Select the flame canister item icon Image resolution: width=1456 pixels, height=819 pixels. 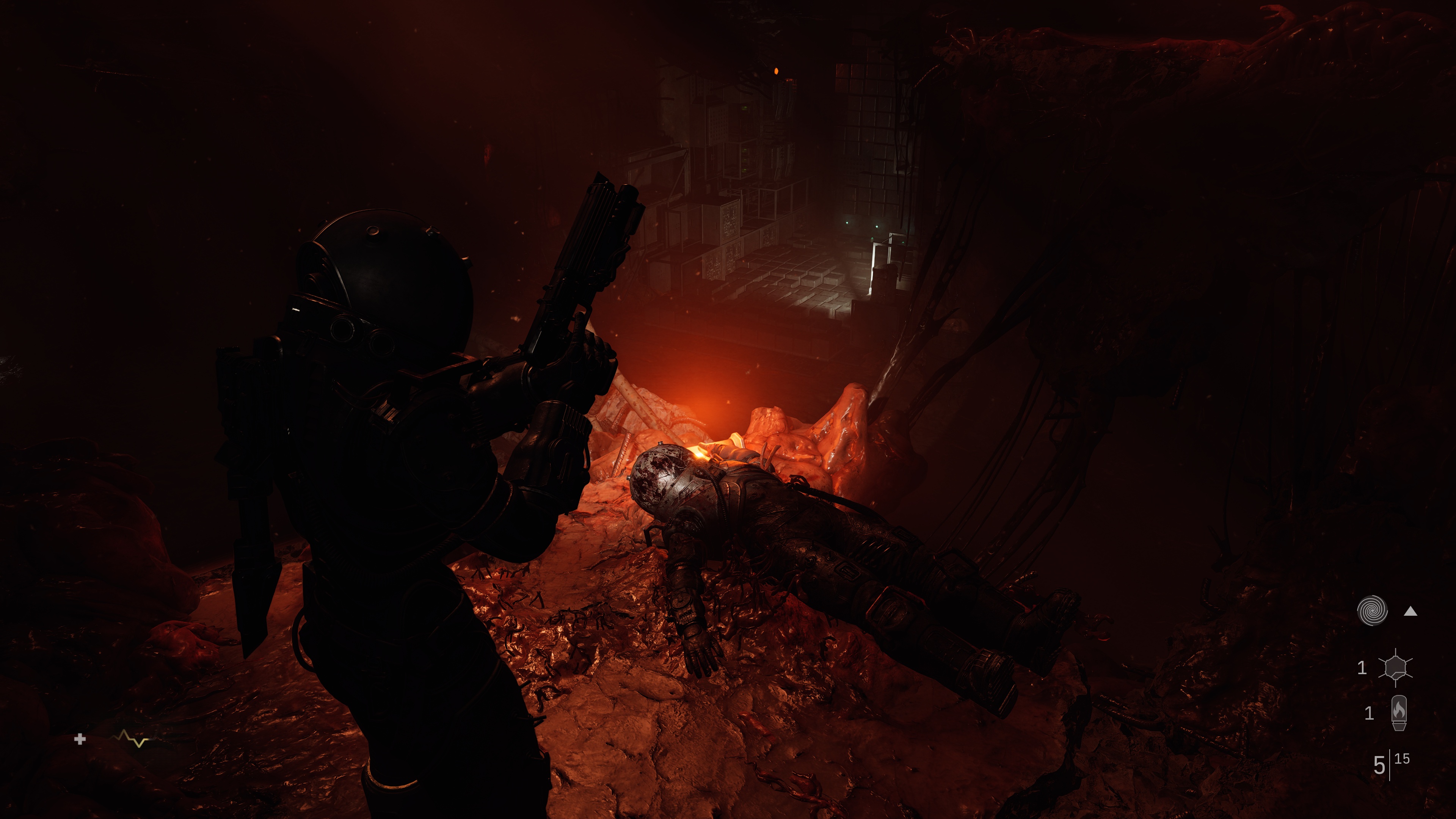point(1398,713)
